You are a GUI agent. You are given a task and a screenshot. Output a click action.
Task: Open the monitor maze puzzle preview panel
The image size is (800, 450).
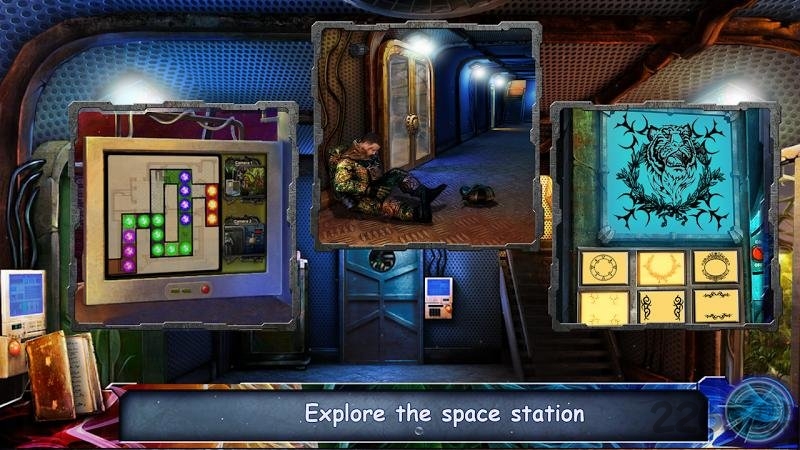tap(183, 213)
